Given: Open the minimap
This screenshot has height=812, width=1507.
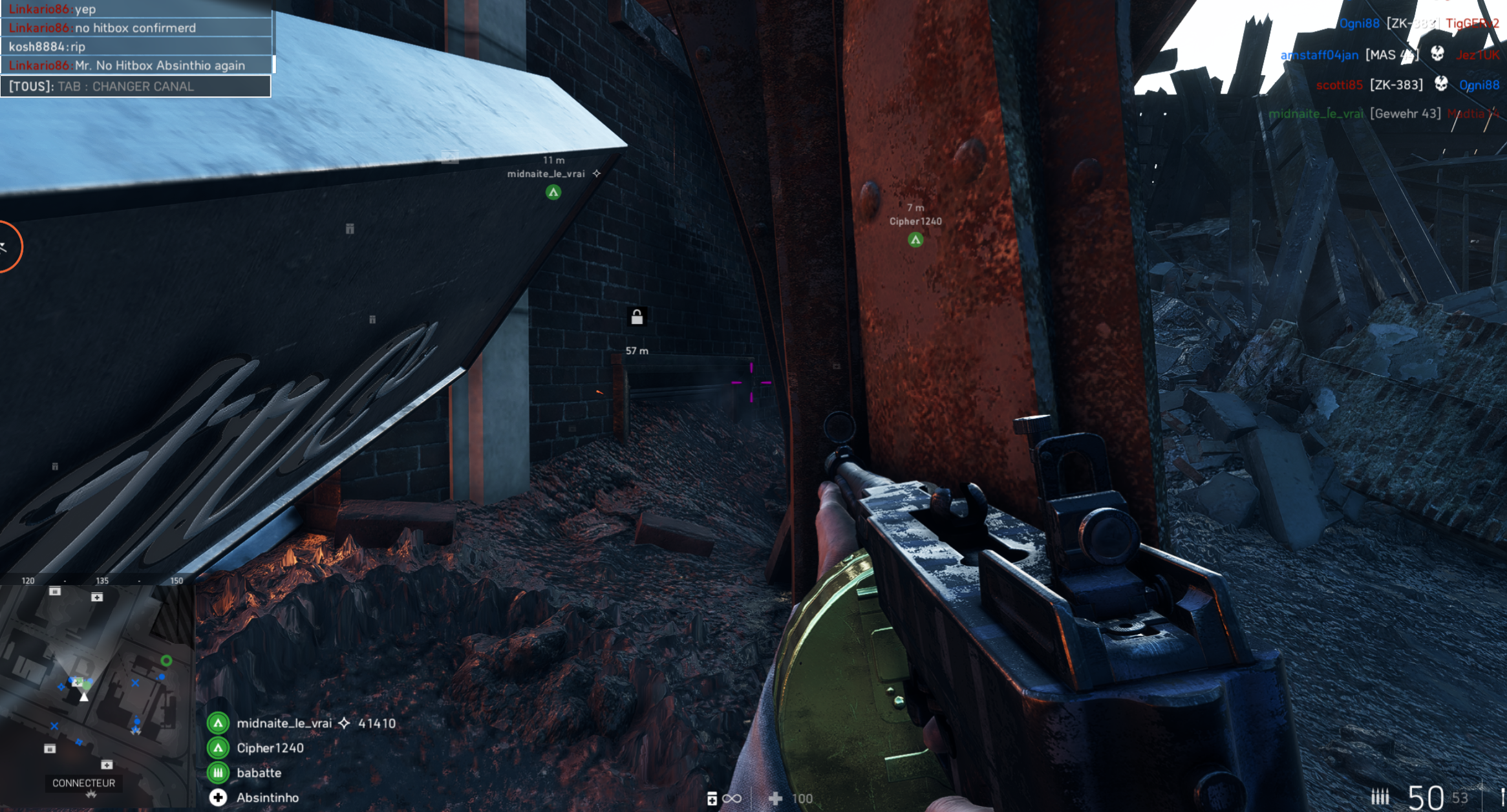Looking at the screenshot, I should pyautogui.click(x=97, y=685).
